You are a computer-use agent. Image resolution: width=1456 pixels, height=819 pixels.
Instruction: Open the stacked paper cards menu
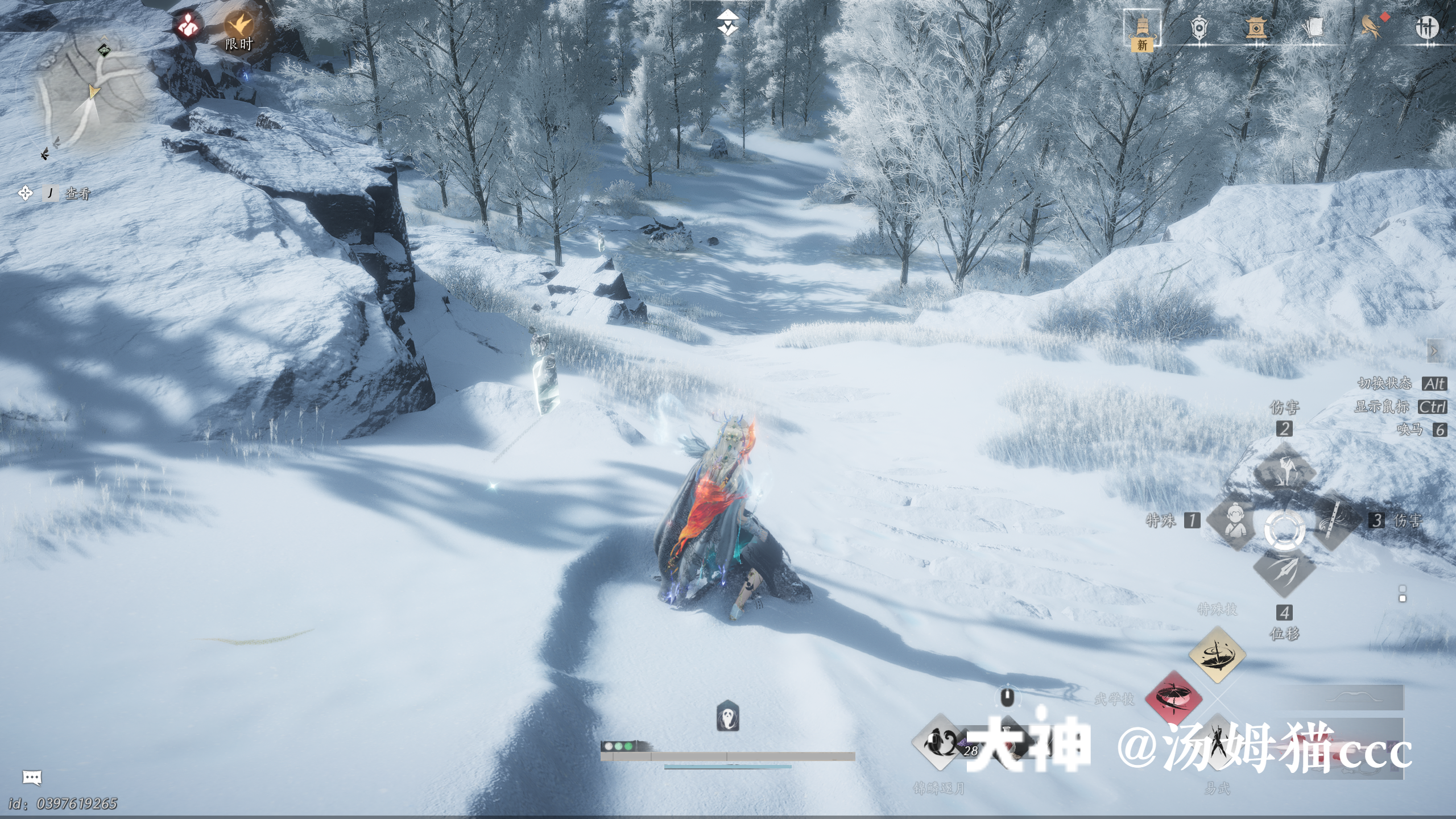tap(1313, 27)
